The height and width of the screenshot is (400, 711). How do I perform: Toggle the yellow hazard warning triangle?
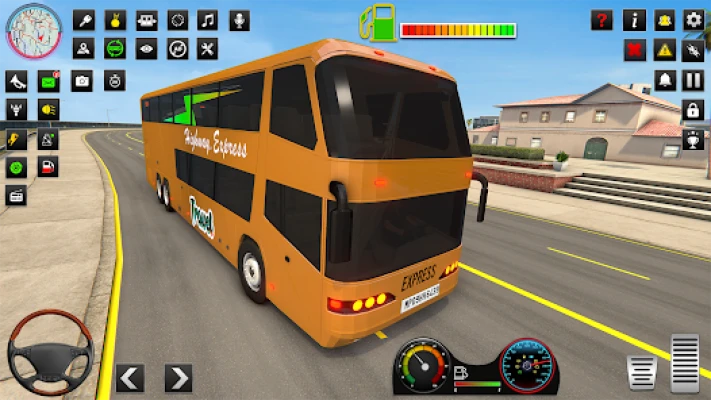click(664, 49)
